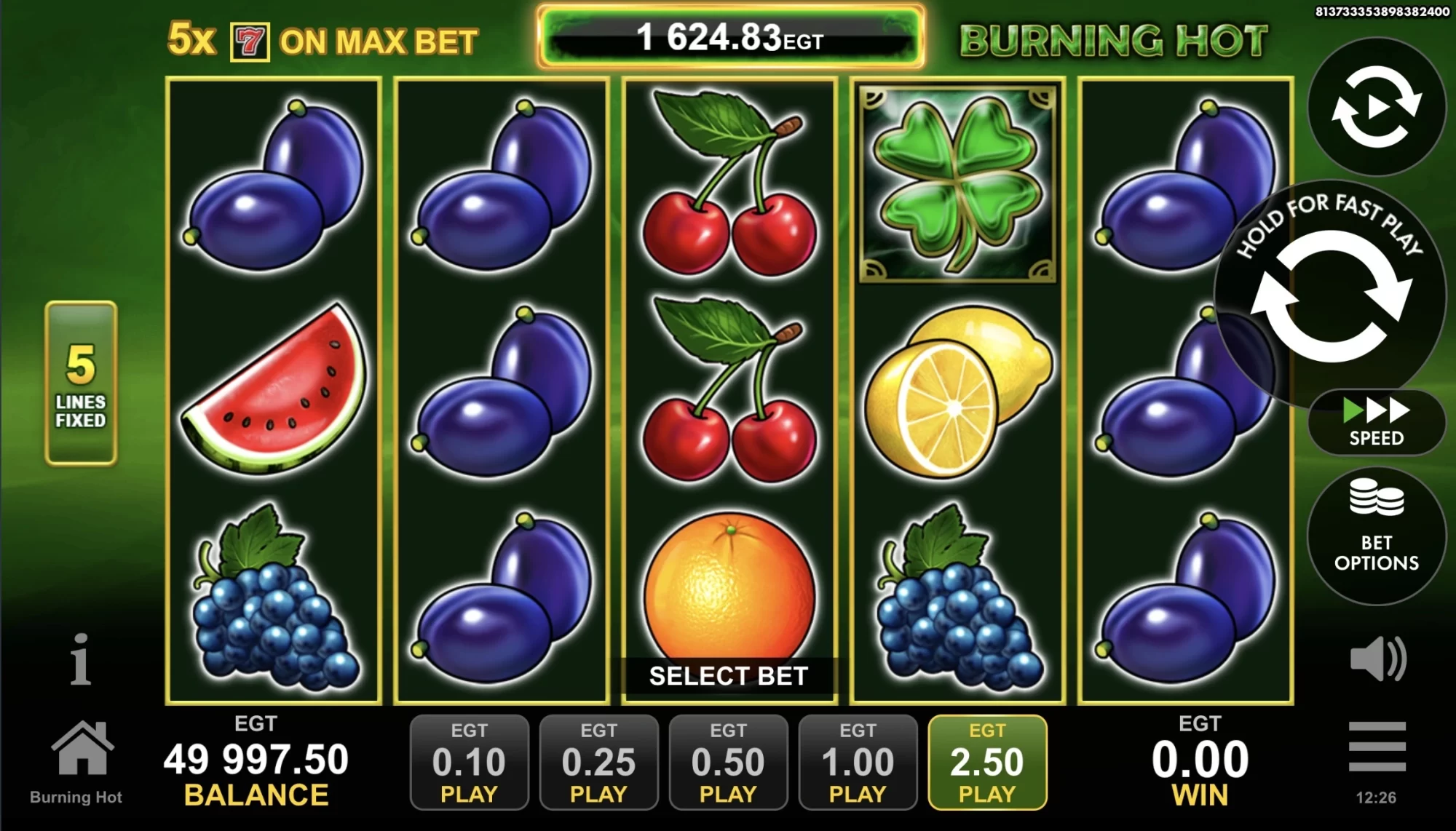1456x831 pixels.
Task: Open the jackpot amount banner
Action: (730, 37)
